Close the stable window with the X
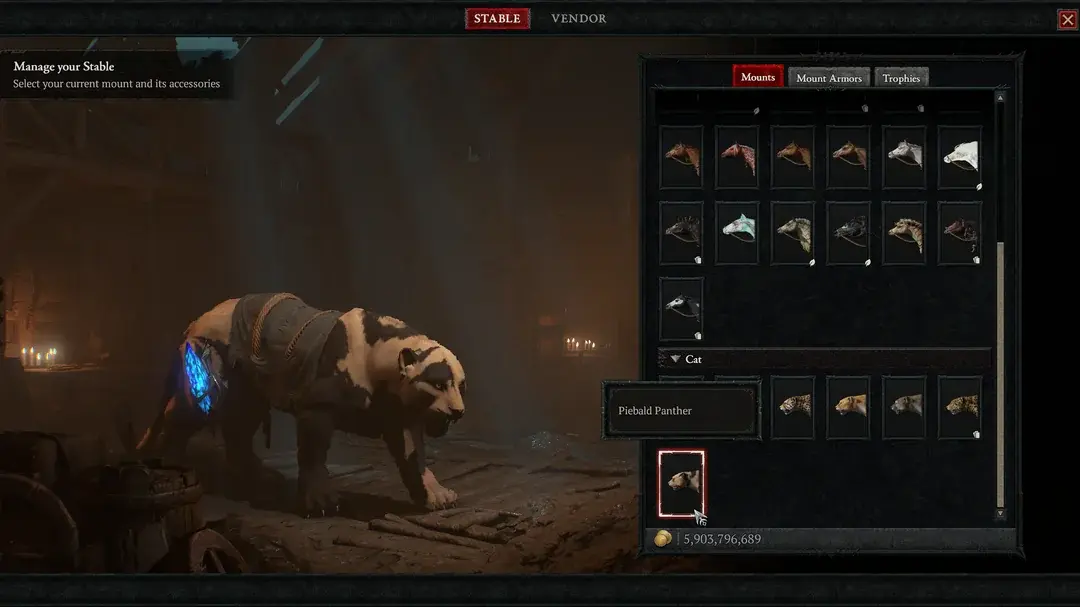This screenshot has width=1080, height=607. (x=1067, y=19)
